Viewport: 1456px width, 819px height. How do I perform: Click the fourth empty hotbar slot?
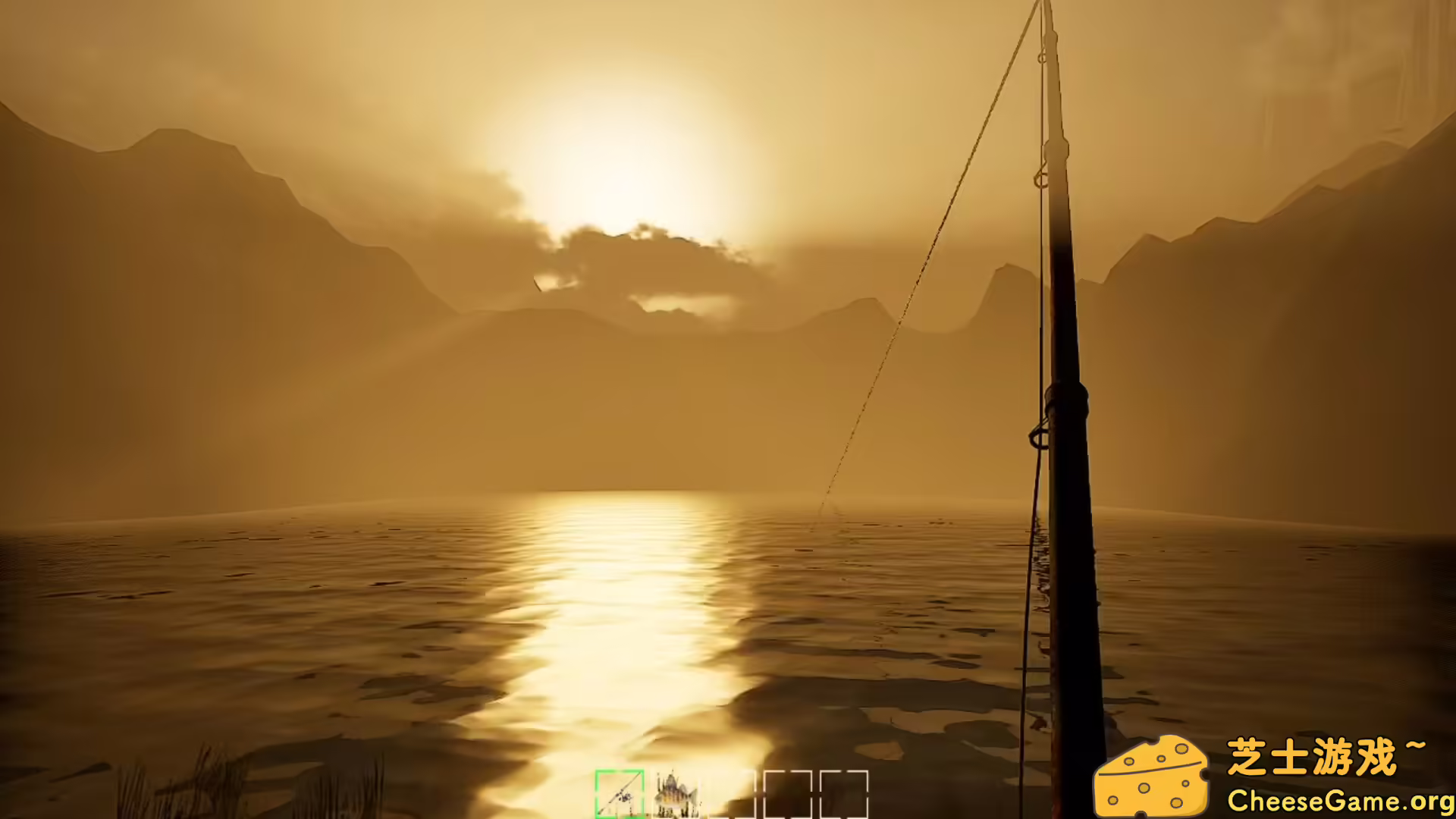(789, 792)
